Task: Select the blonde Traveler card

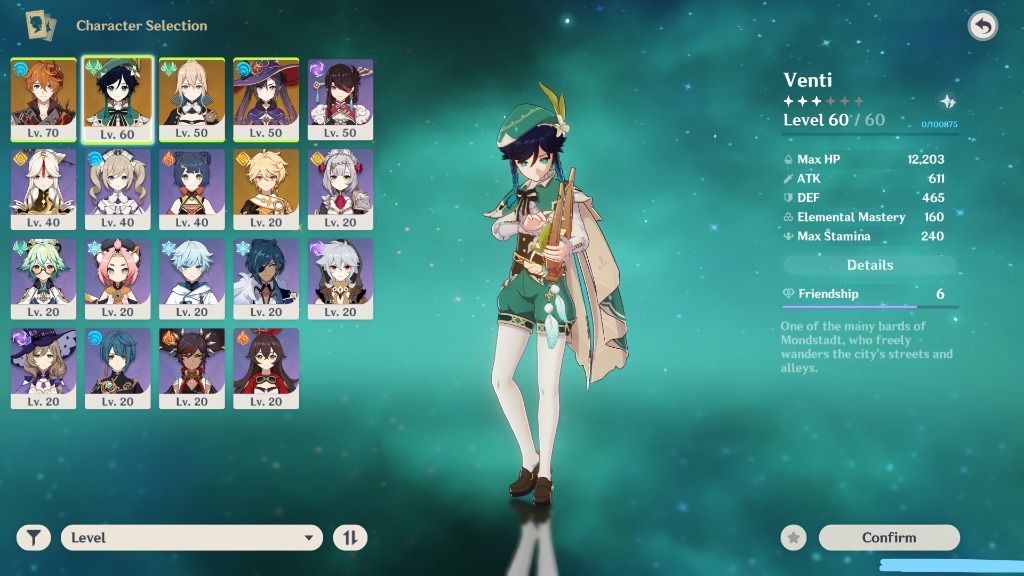Action: [x=266, y=189]
